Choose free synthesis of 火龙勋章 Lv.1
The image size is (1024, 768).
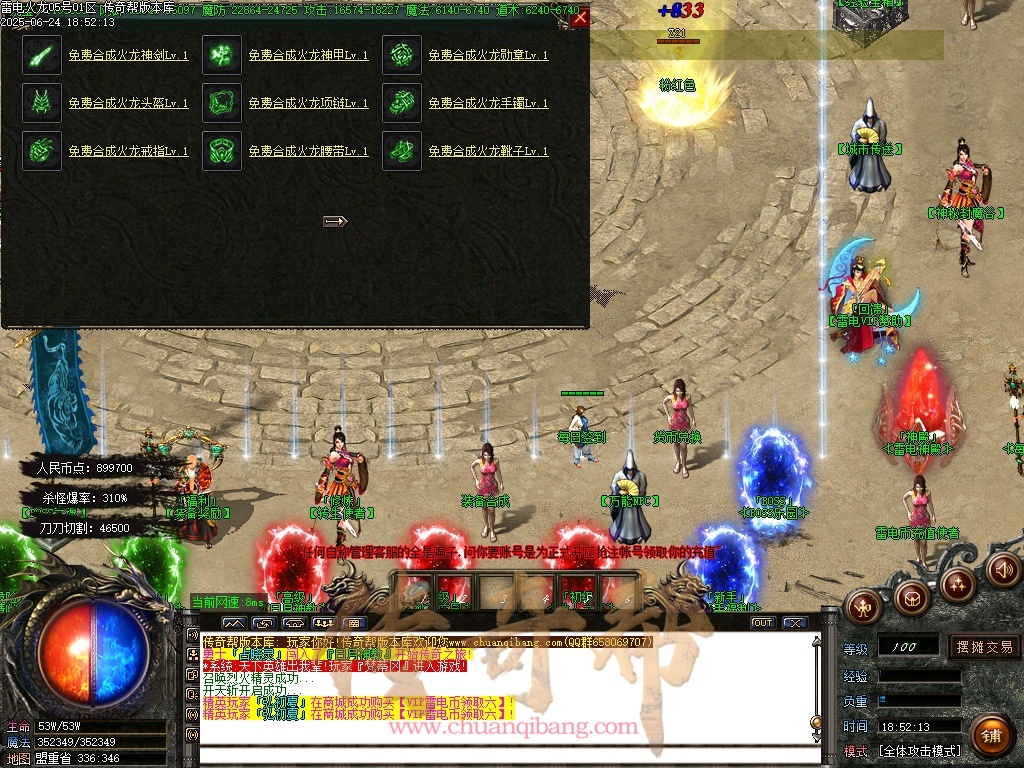(x=488, y=55)
